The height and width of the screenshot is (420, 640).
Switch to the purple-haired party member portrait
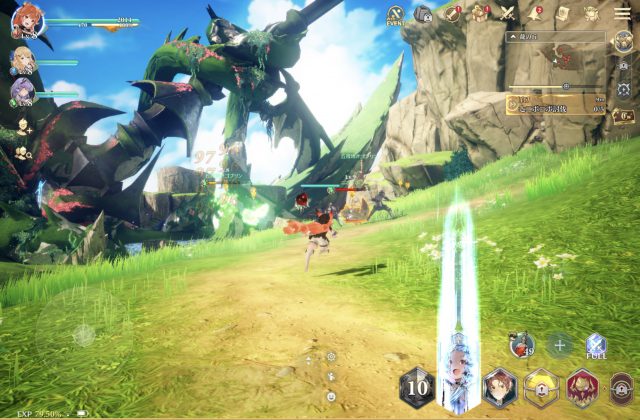21,92
